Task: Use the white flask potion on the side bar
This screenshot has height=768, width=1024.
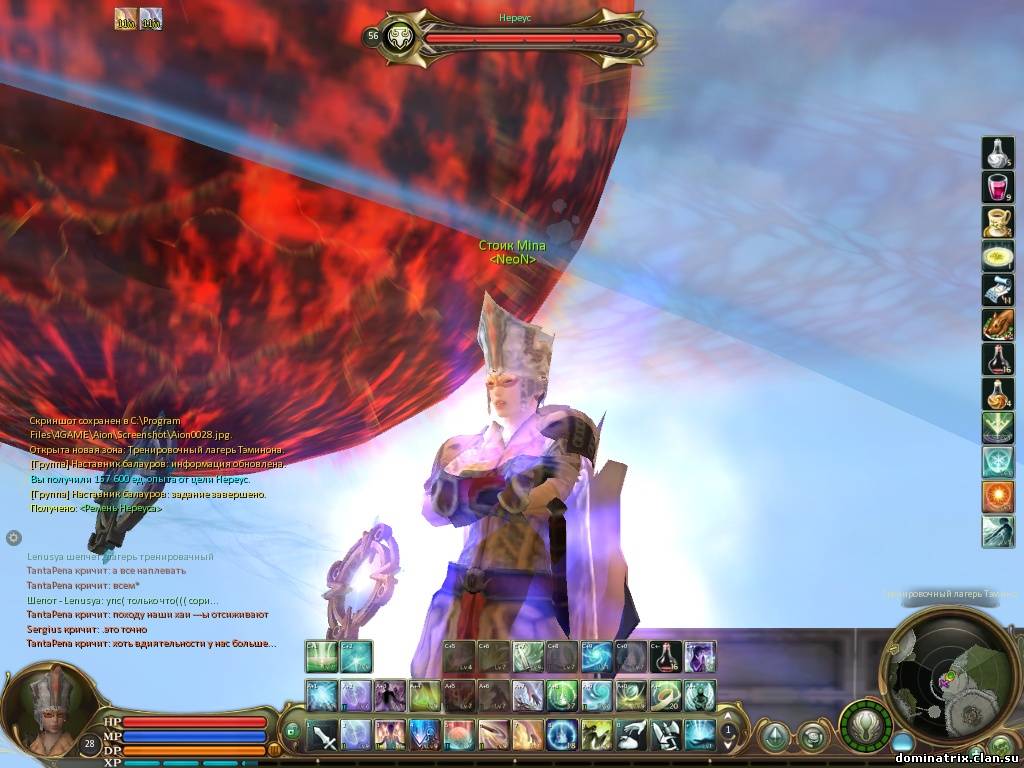Action: click(997, 152)
